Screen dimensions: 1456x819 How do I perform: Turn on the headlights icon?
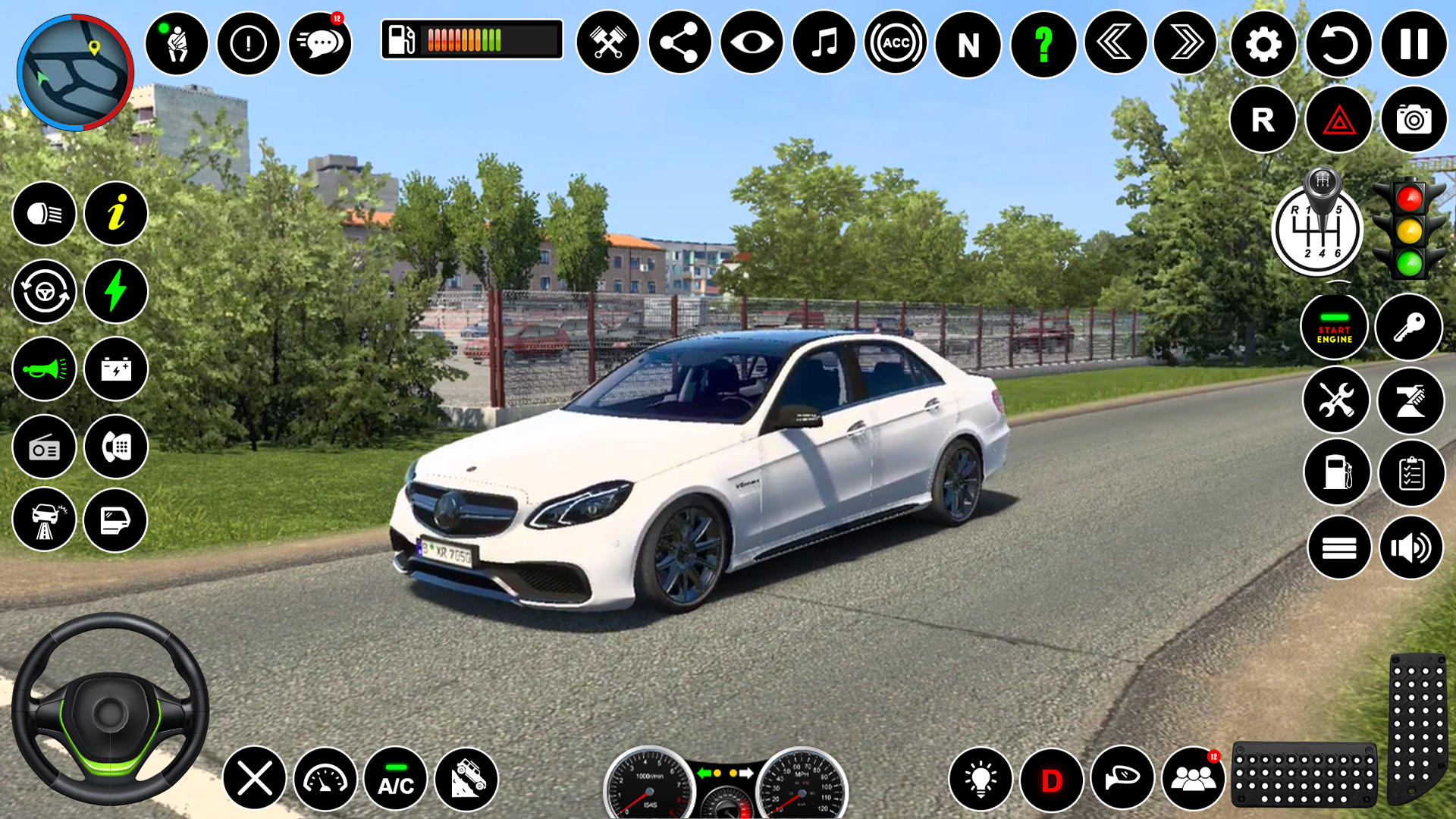click(x=44, y=214)
